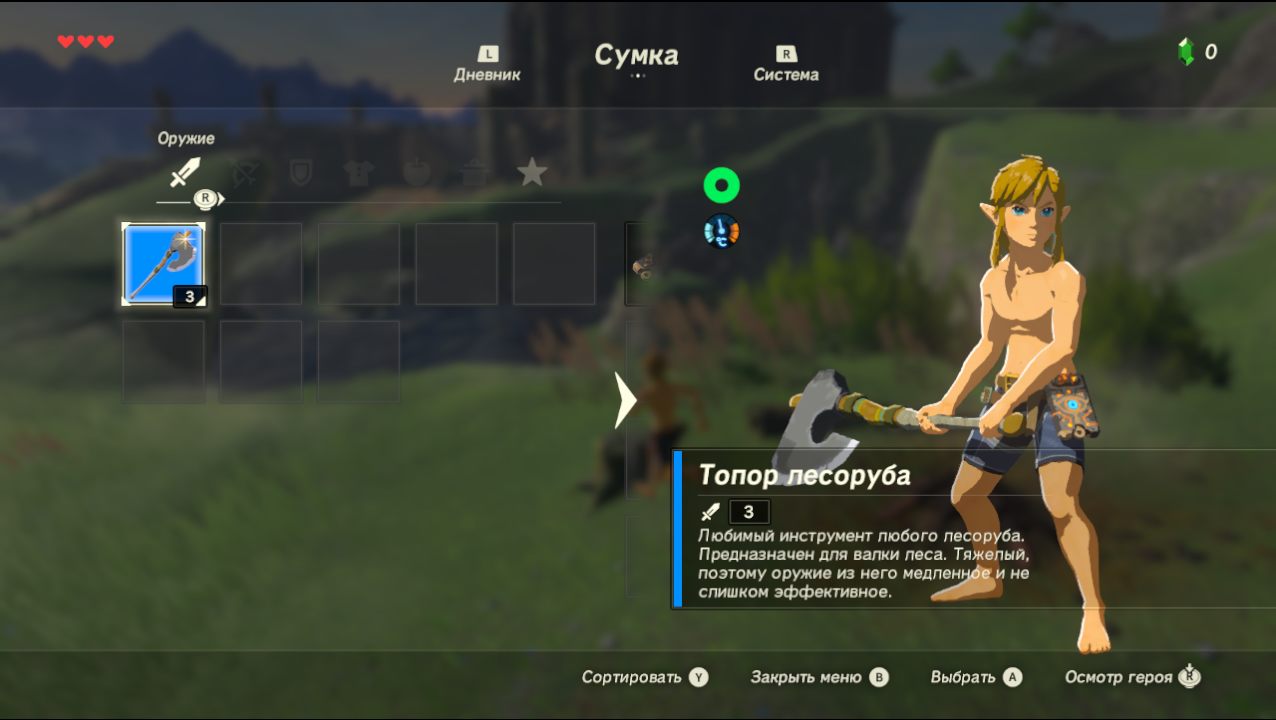Choose the Сортировать option

click(644, 677)
